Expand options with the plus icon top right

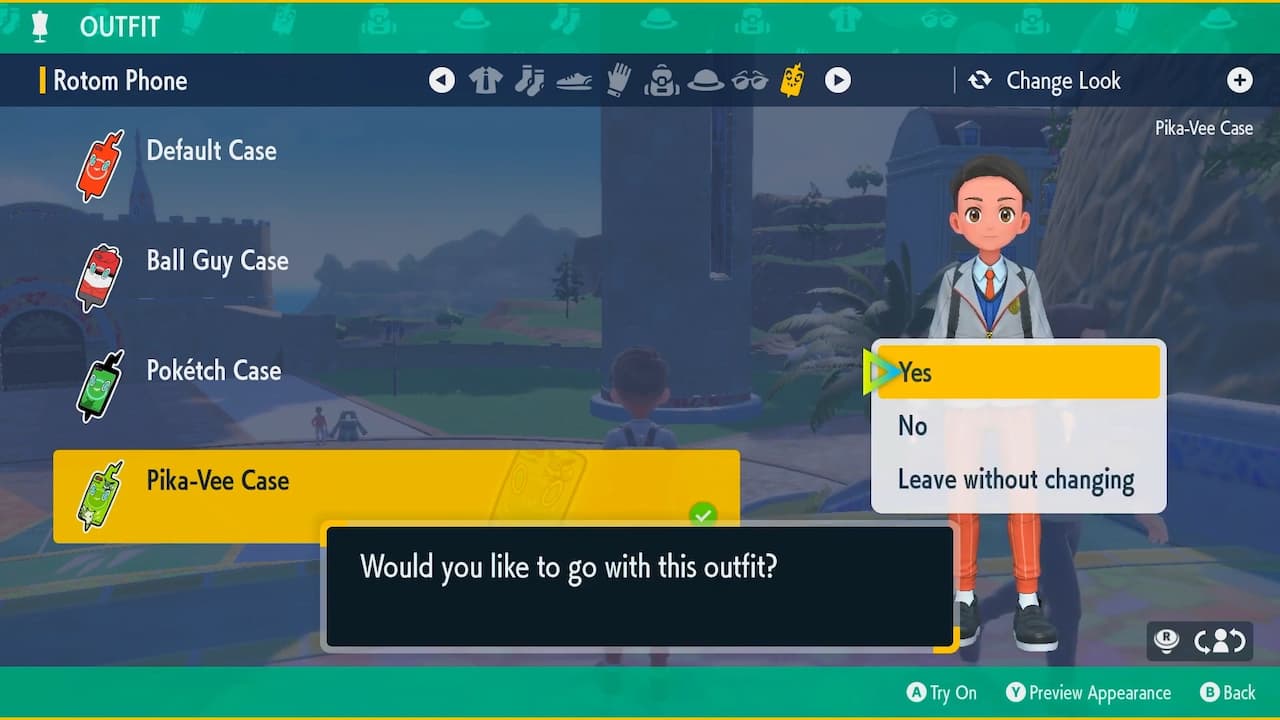pyautogui.click(x=1240, y=80)
